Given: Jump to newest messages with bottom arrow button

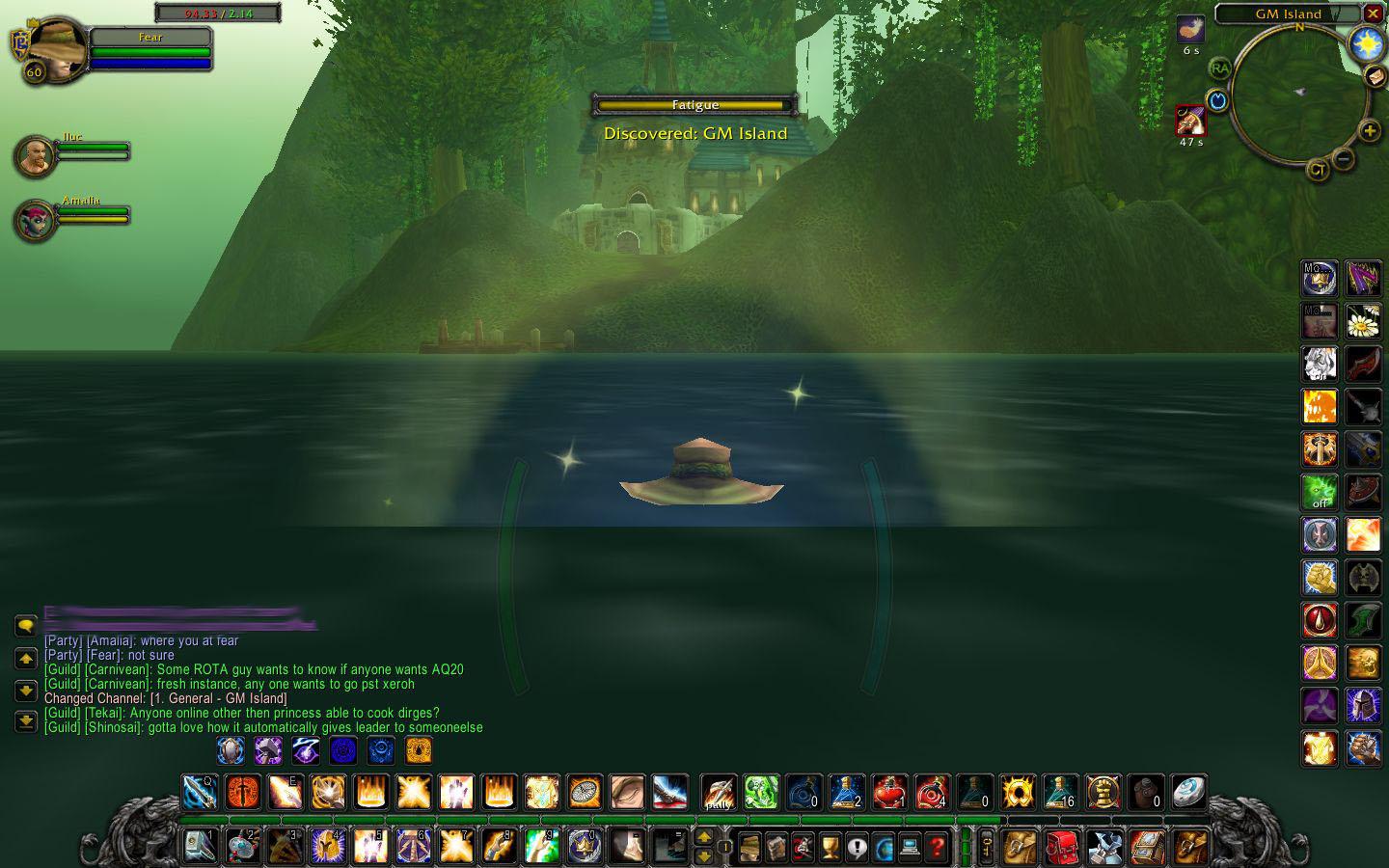Looking at the screenshot, I should (x=24, y=717).
